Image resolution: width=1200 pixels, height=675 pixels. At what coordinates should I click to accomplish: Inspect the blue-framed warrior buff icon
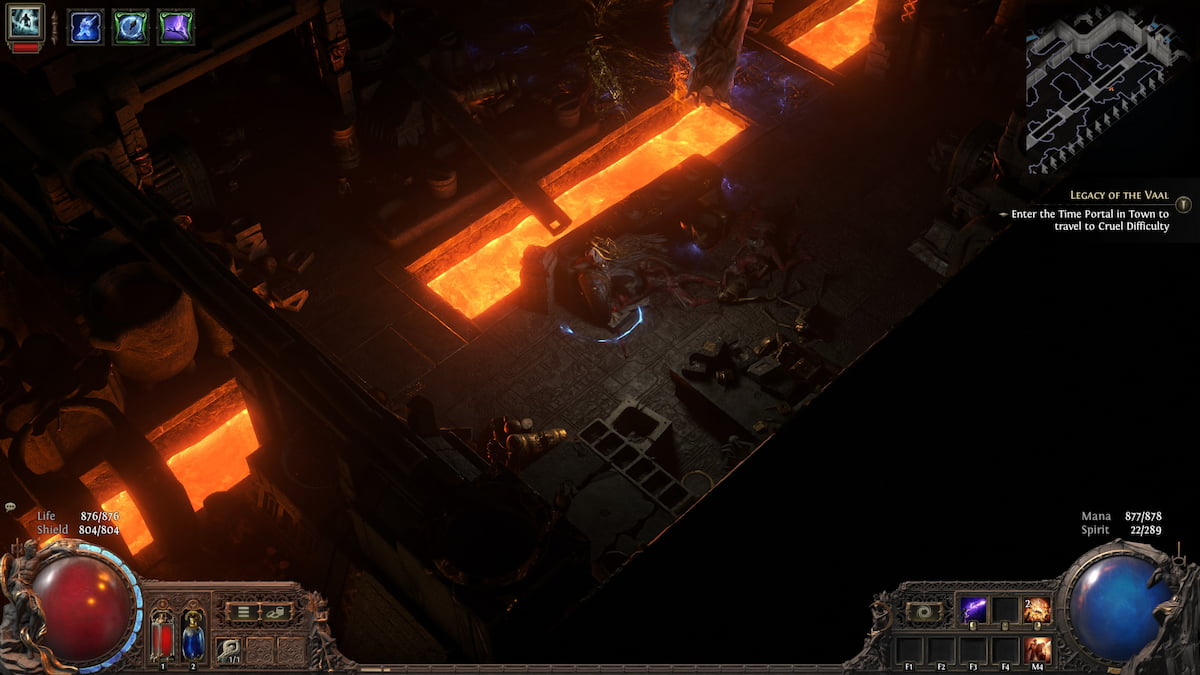(x=85, y=26)
